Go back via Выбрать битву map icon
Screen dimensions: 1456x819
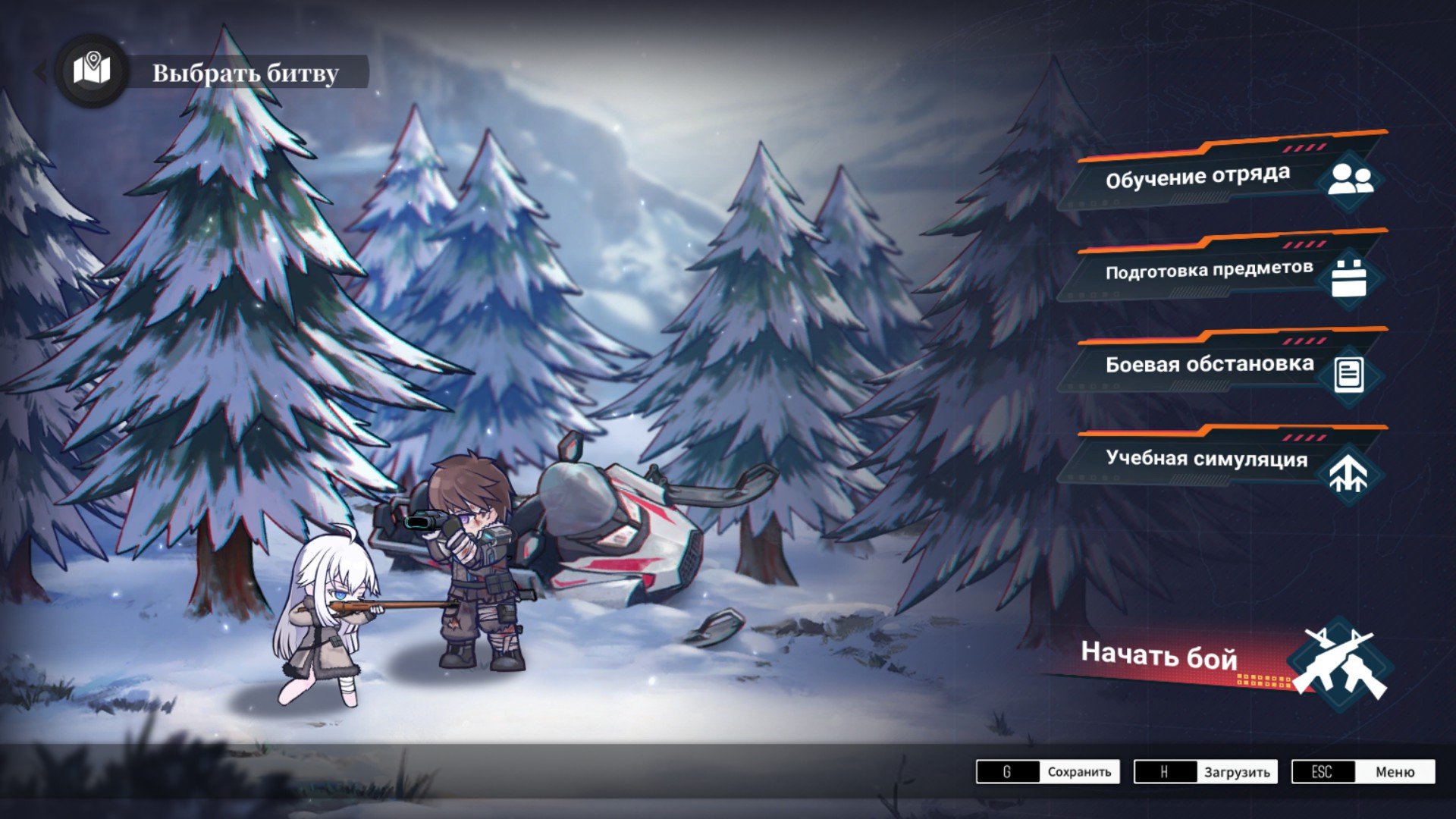click(92, 71)
